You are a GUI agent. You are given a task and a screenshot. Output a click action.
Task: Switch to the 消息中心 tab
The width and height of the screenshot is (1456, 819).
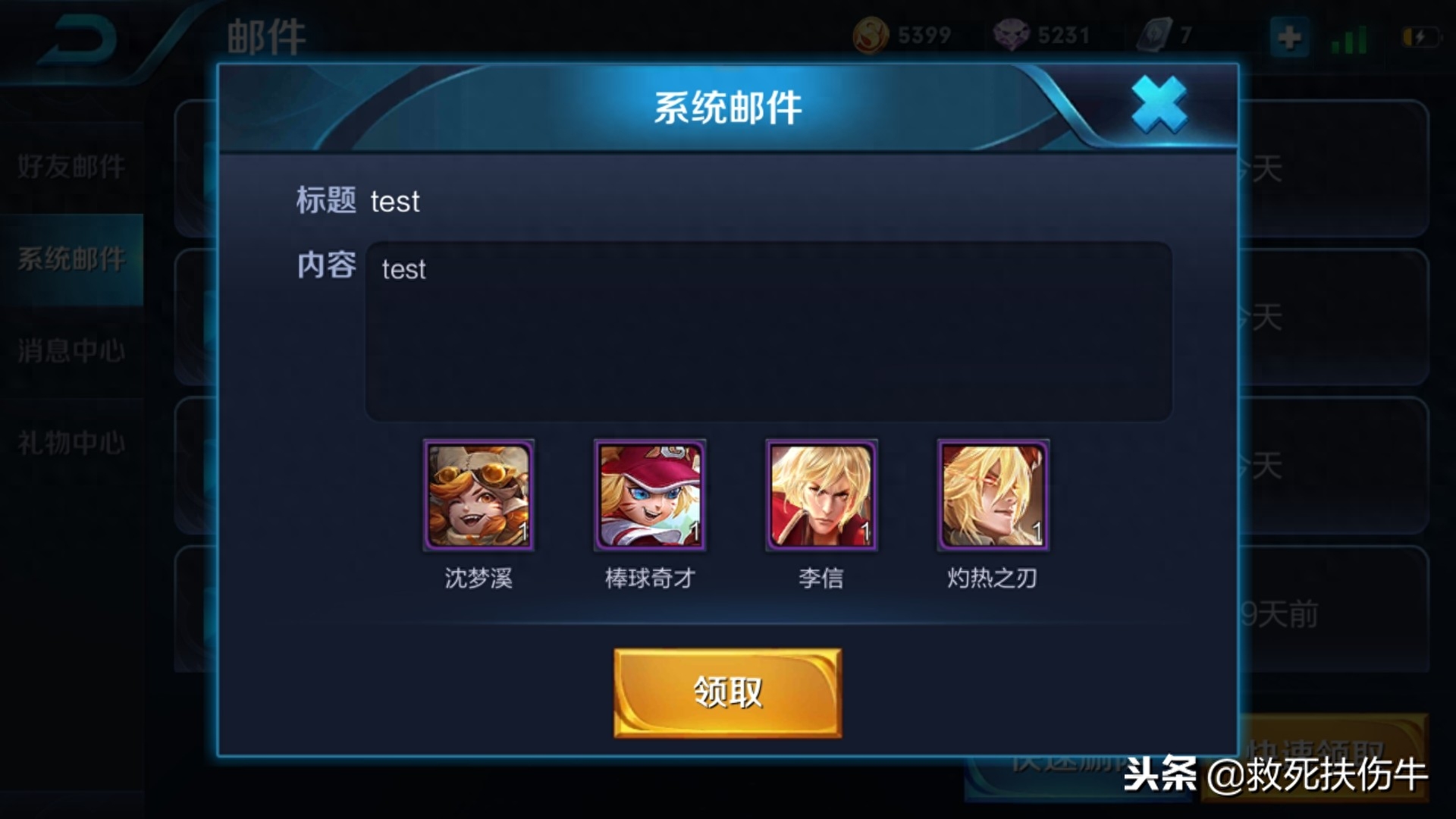click(x=71, y=351)
